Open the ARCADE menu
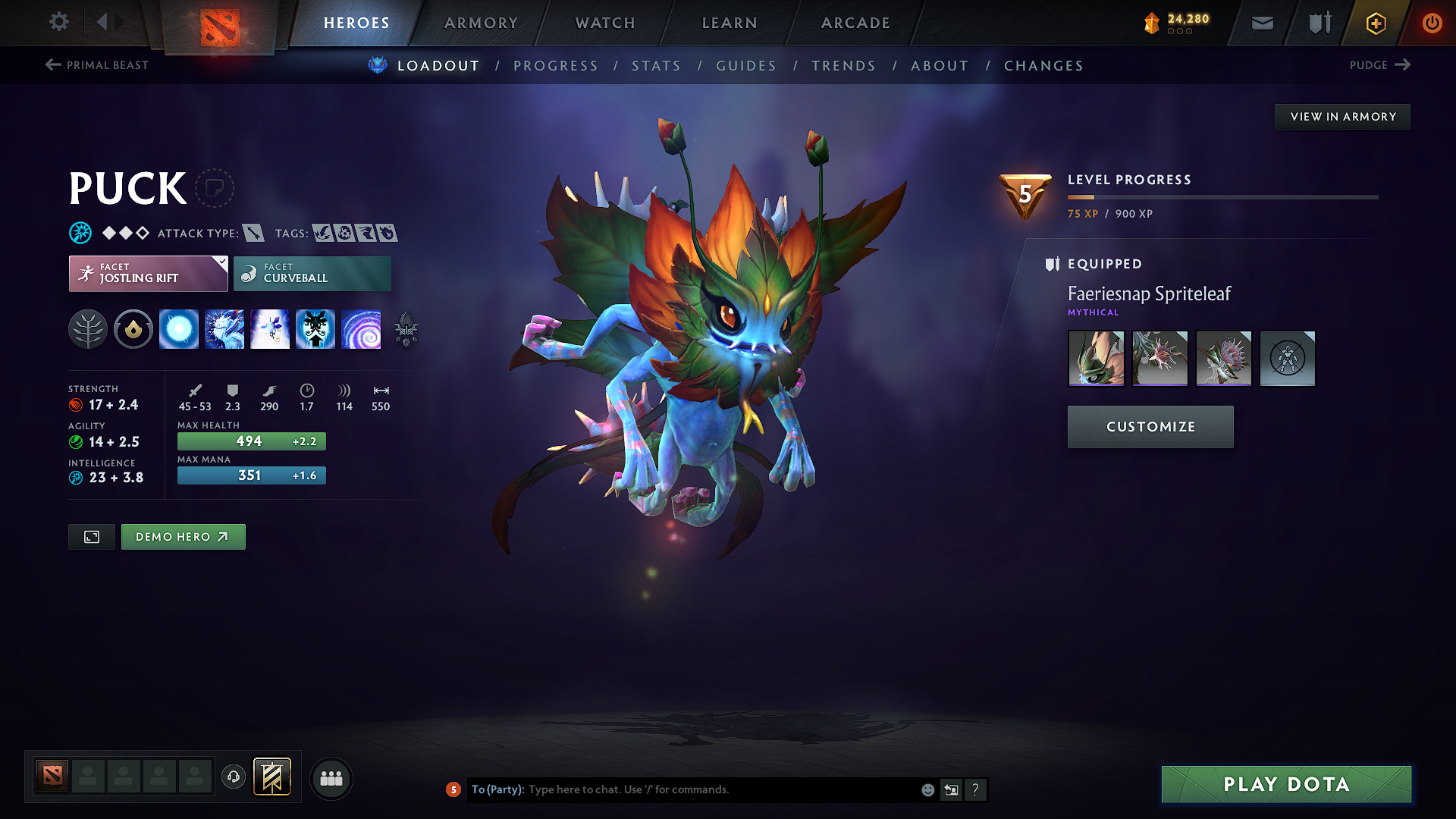The width and height of the screenshot is (1456, 819). [855, 23]
